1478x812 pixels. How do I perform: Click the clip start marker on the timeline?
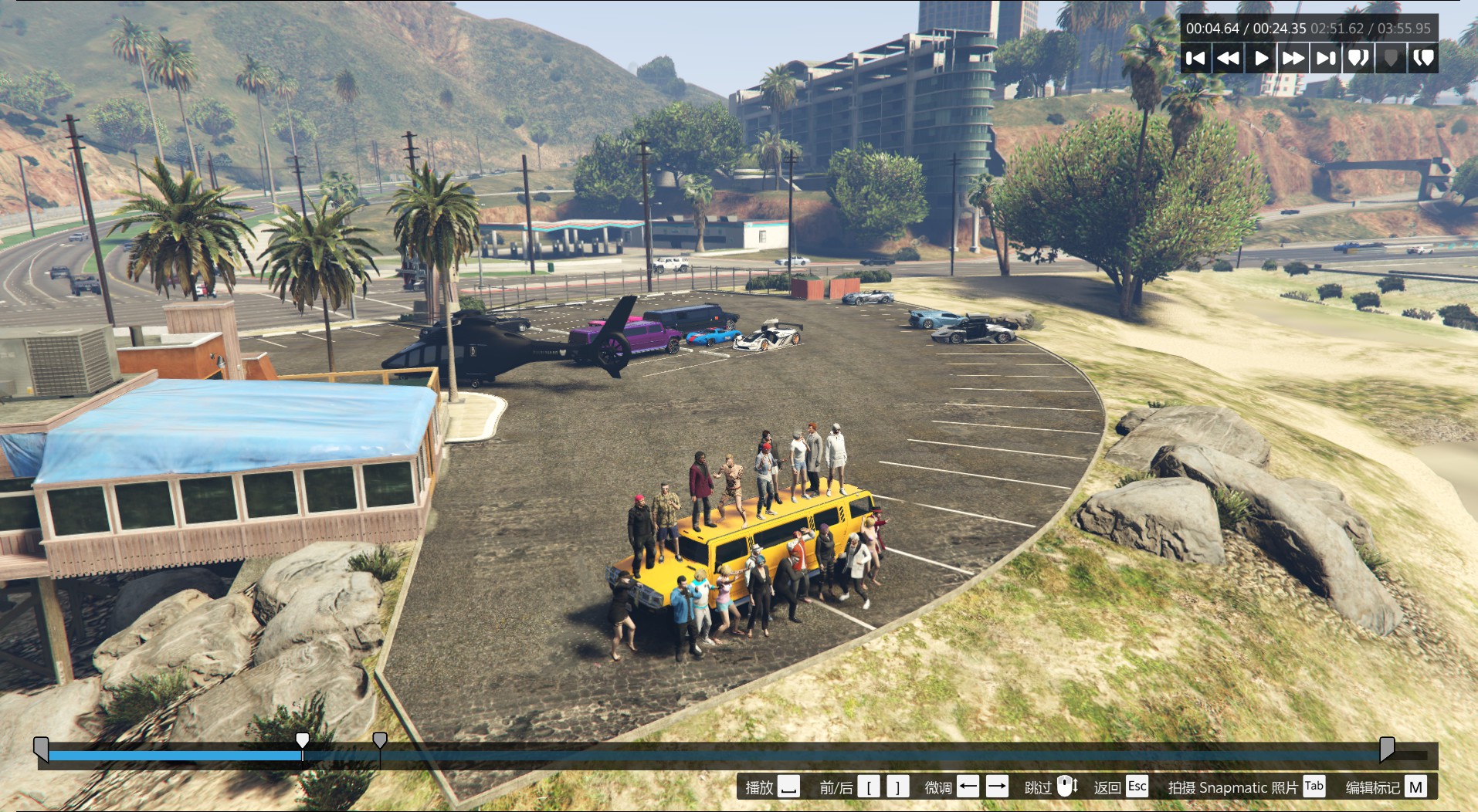[x=41, y=748]
